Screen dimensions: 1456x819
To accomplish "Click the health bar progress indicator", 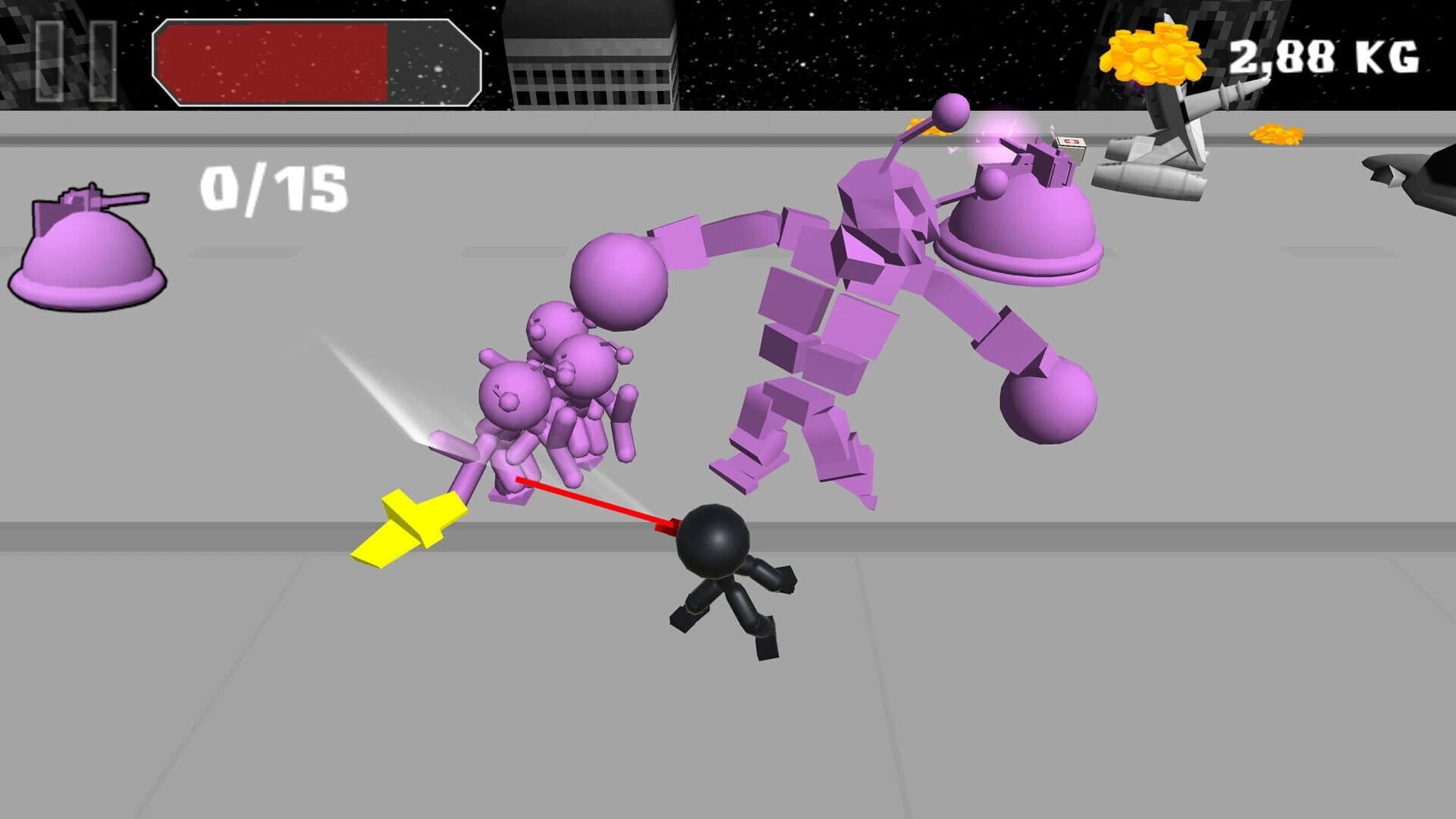I will 273,63.
